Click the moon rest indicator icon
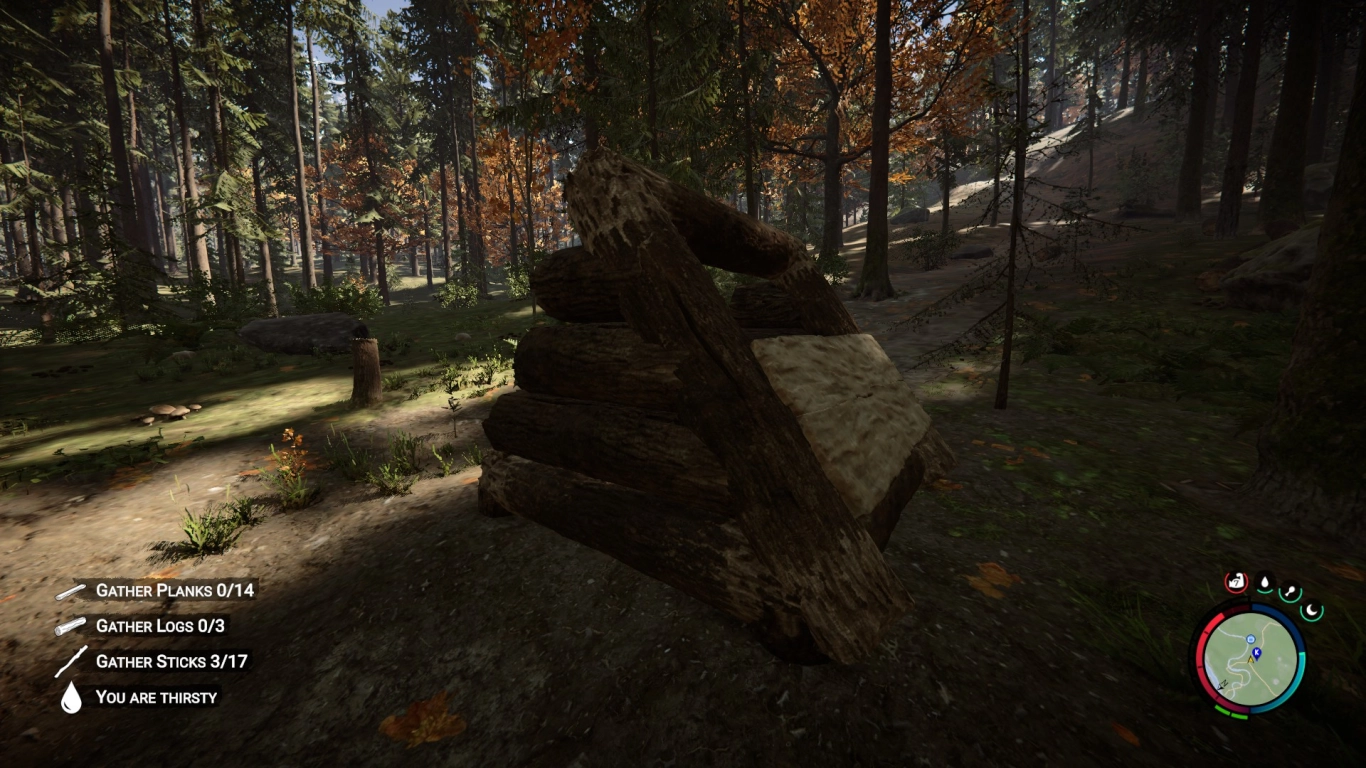The height and width of the screenshot is (768, 1366). [x=1312, y=610]
